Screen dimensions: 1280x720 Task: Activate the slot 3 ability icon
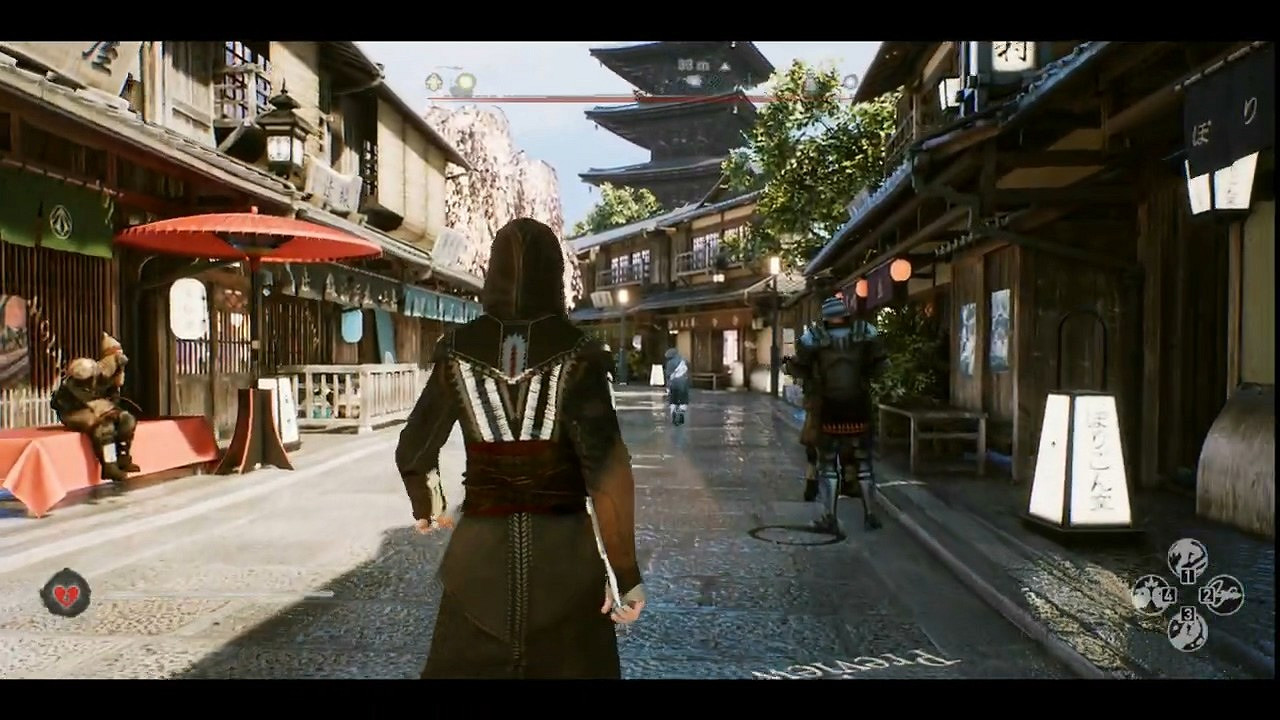click(1187, 632)
